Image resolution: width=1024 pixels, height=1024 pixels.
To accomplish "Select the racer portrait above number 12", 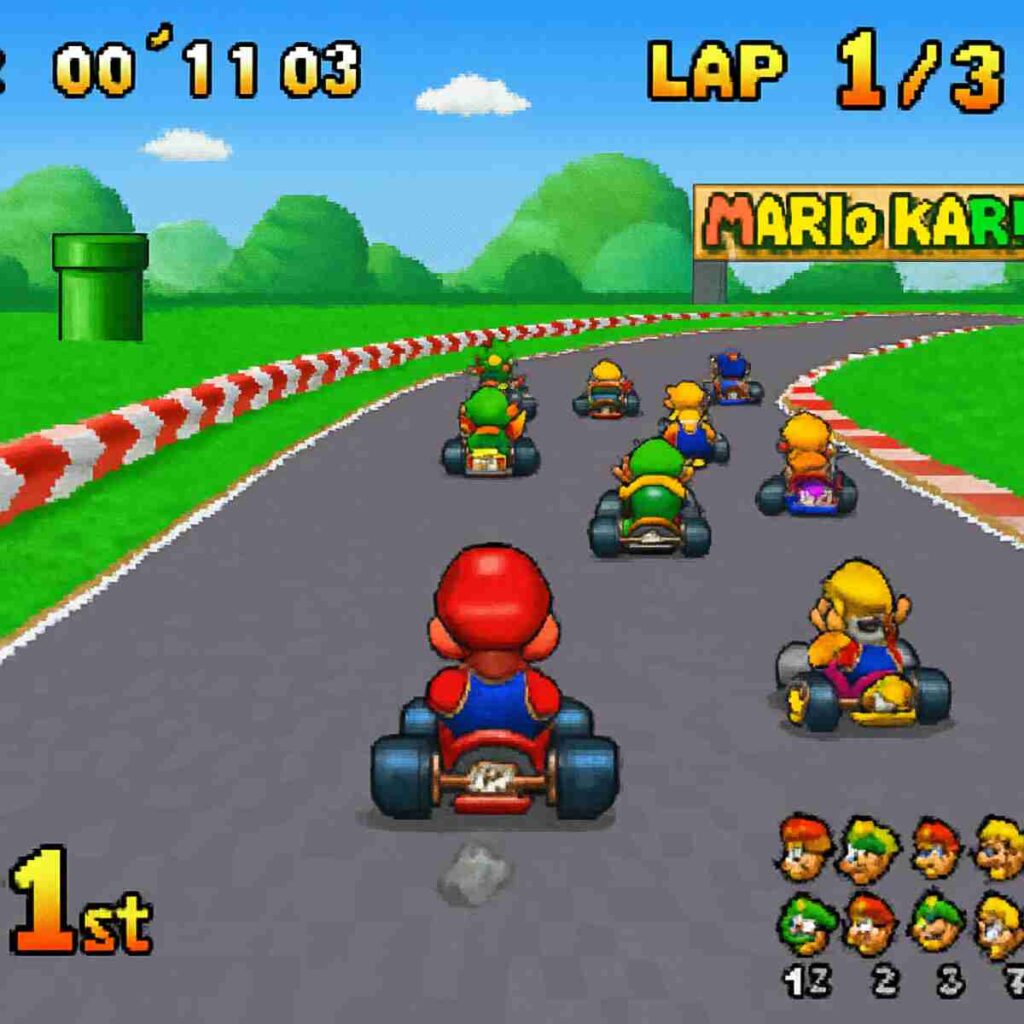I will [806, 924].
